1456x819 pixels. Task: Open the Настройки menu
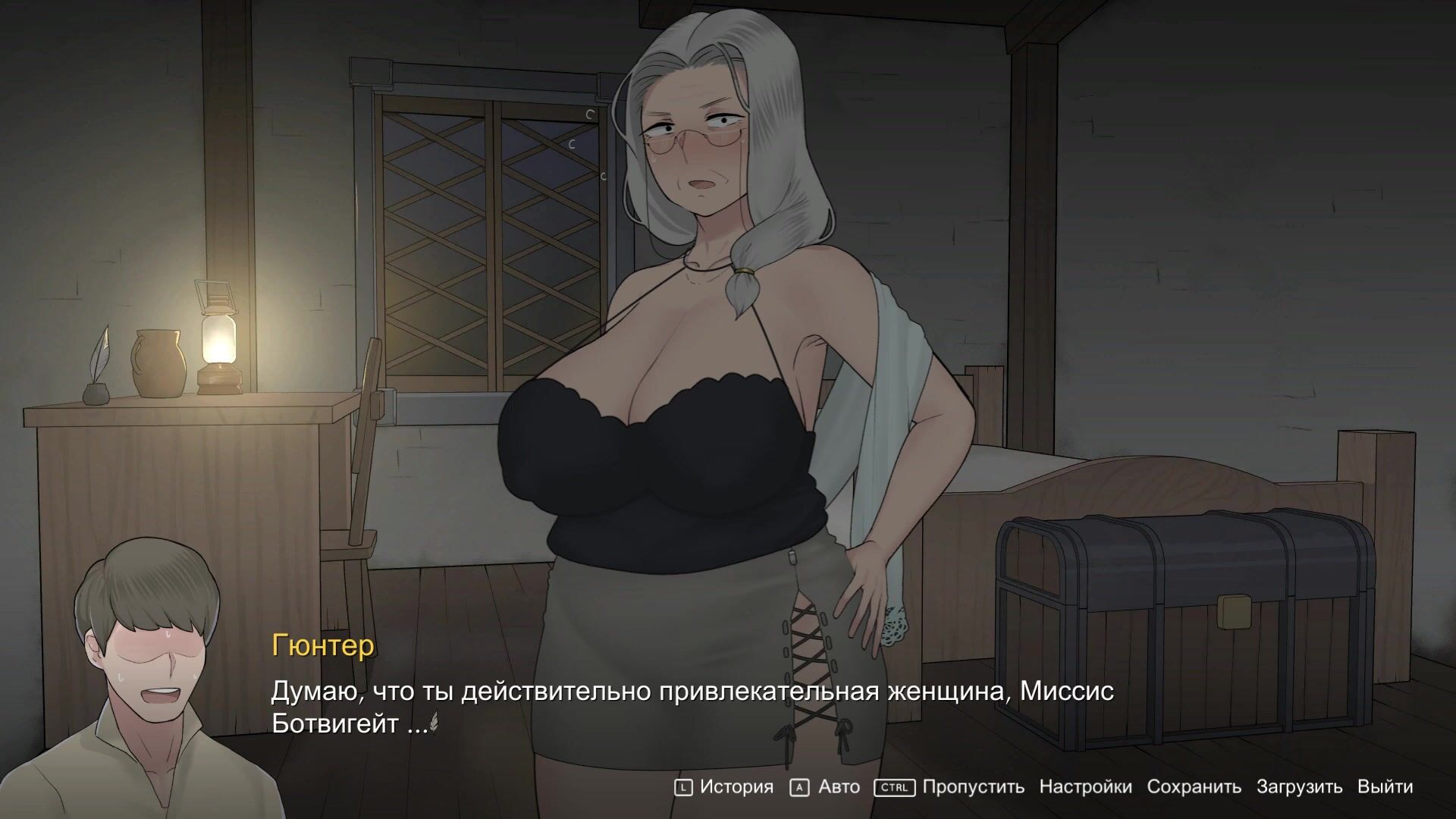click(1085, 787)
